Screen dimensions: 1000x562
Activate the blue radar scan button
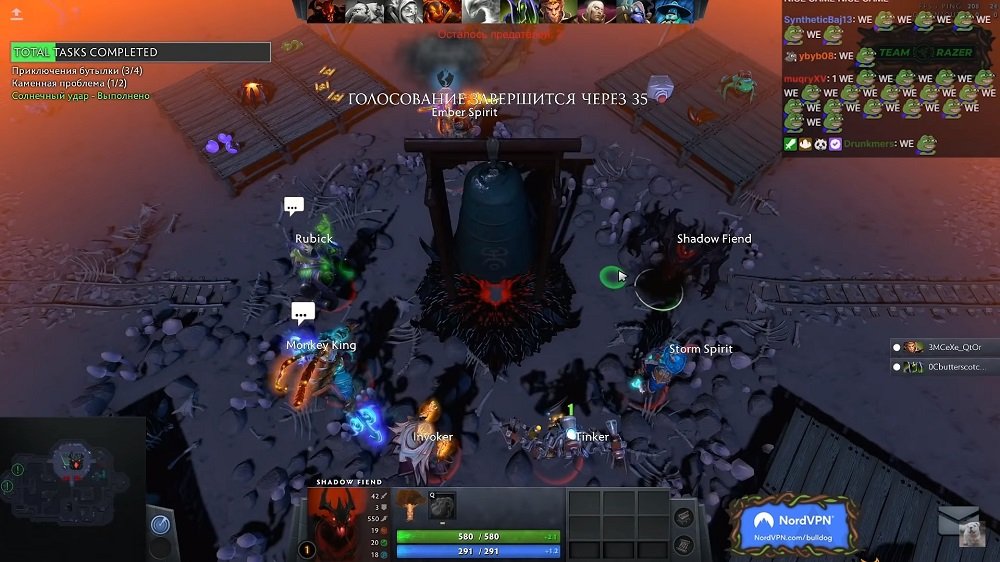pos(160,524)
